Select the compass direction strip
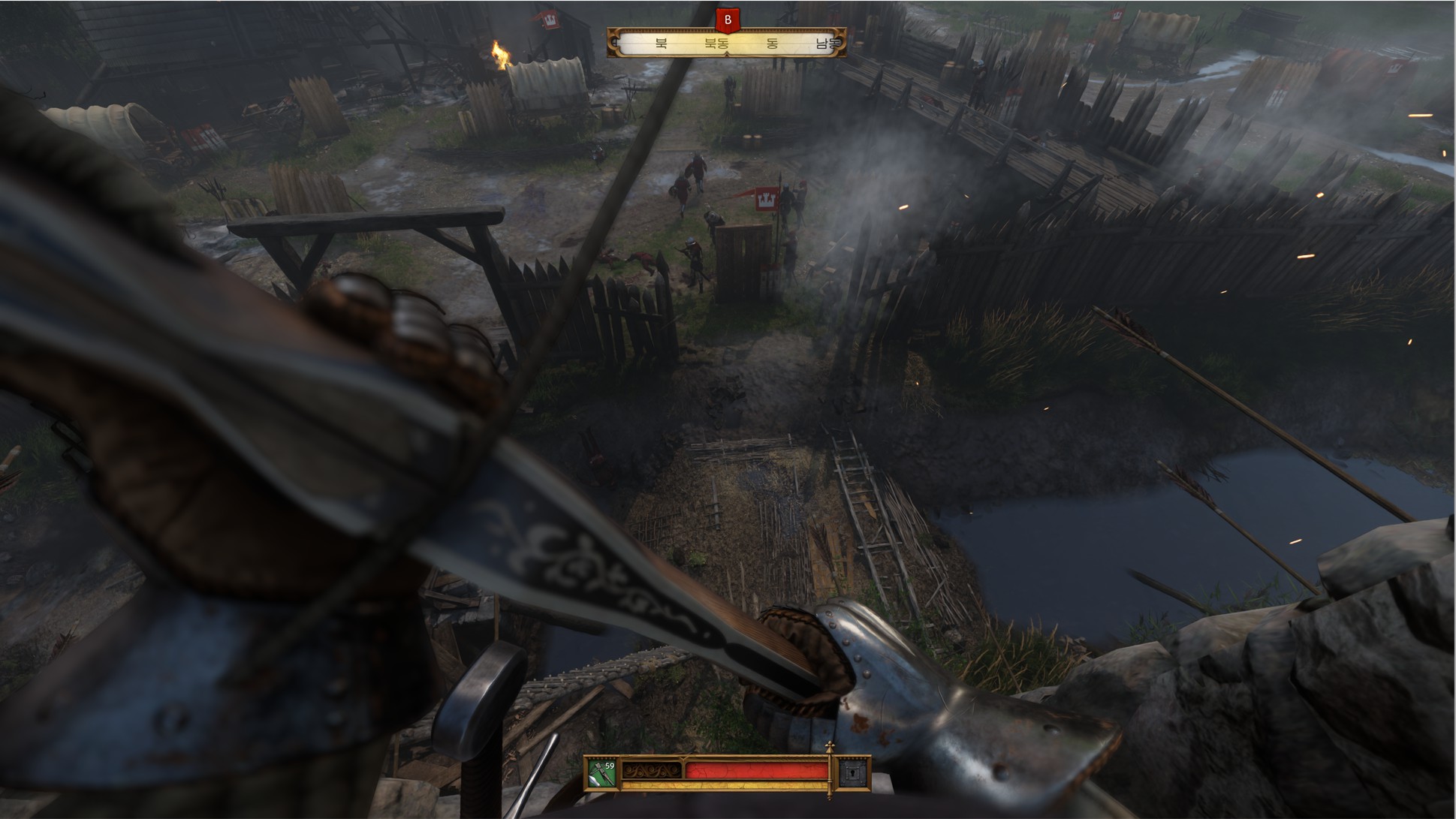Screen dimensions: 1456x819 point(726,44)
